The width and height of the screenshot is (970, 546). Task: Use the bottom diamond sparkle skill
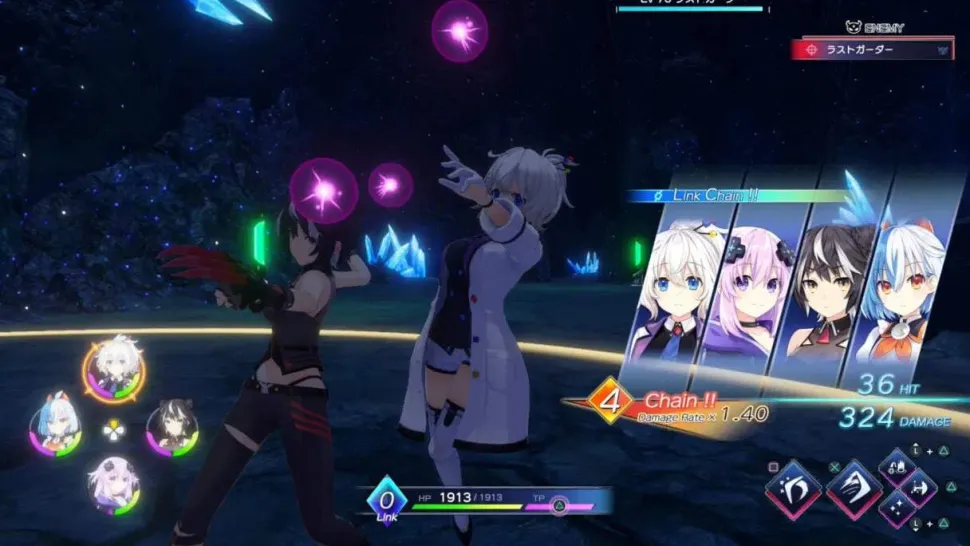pyautogui.click(x=897, y=510)
